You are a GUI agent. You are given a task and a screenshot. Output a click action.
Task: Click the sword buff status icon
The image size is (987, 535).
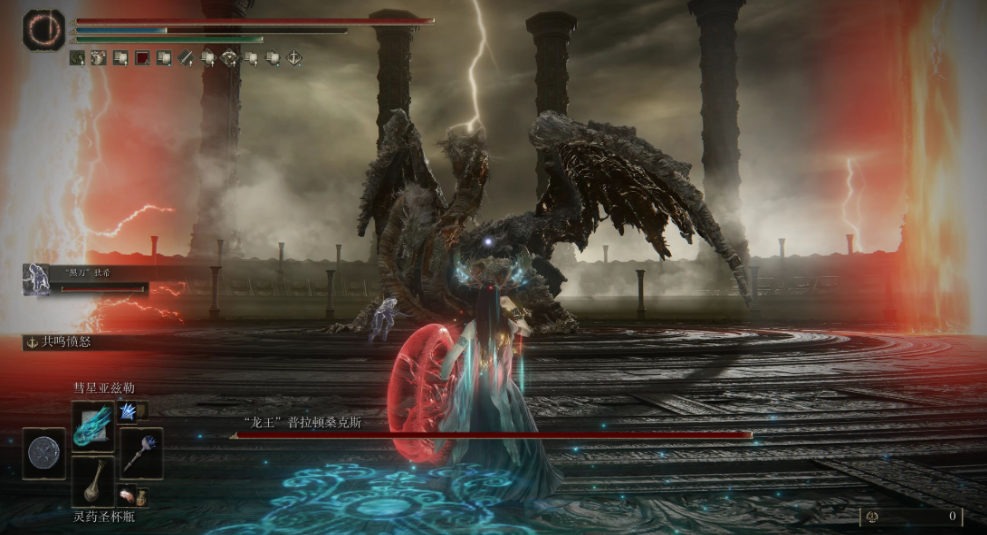(186, 59)
